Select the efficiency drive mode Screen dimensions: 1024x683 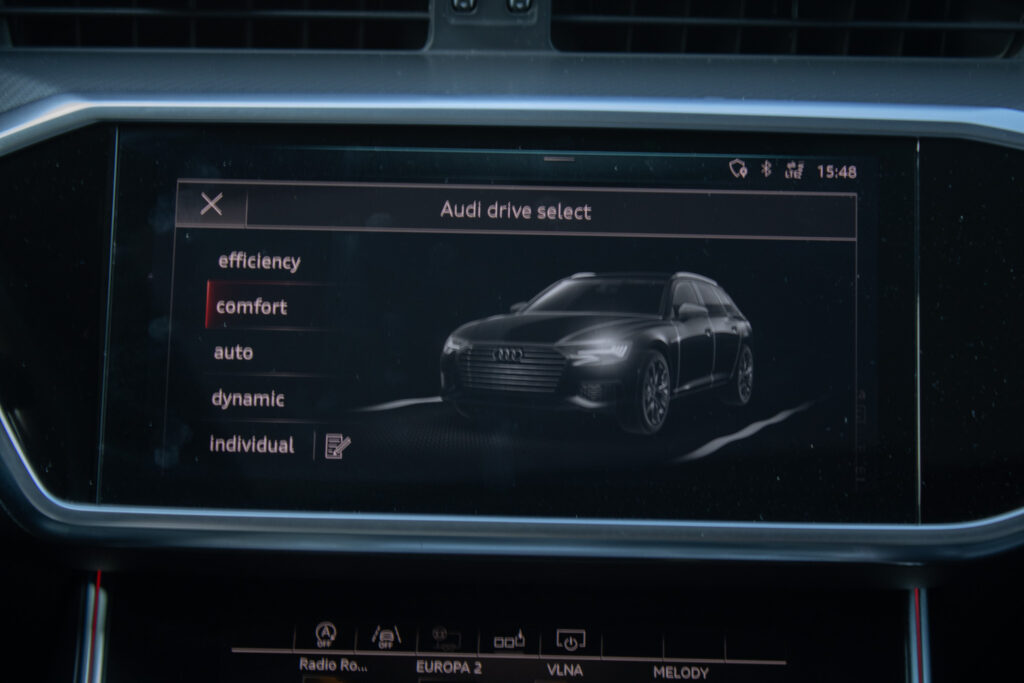(259, 262)
